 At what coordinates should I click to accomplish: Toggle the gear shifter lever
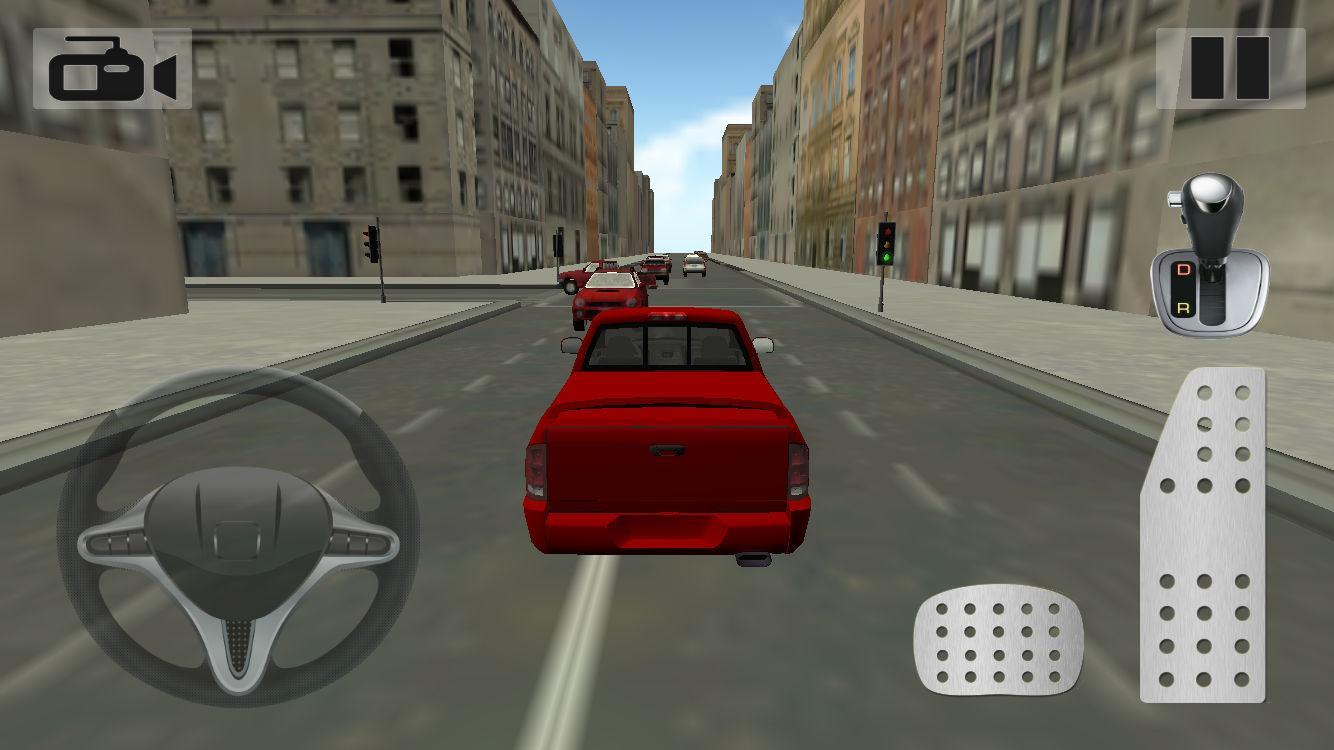click(x=1209, y=257)
